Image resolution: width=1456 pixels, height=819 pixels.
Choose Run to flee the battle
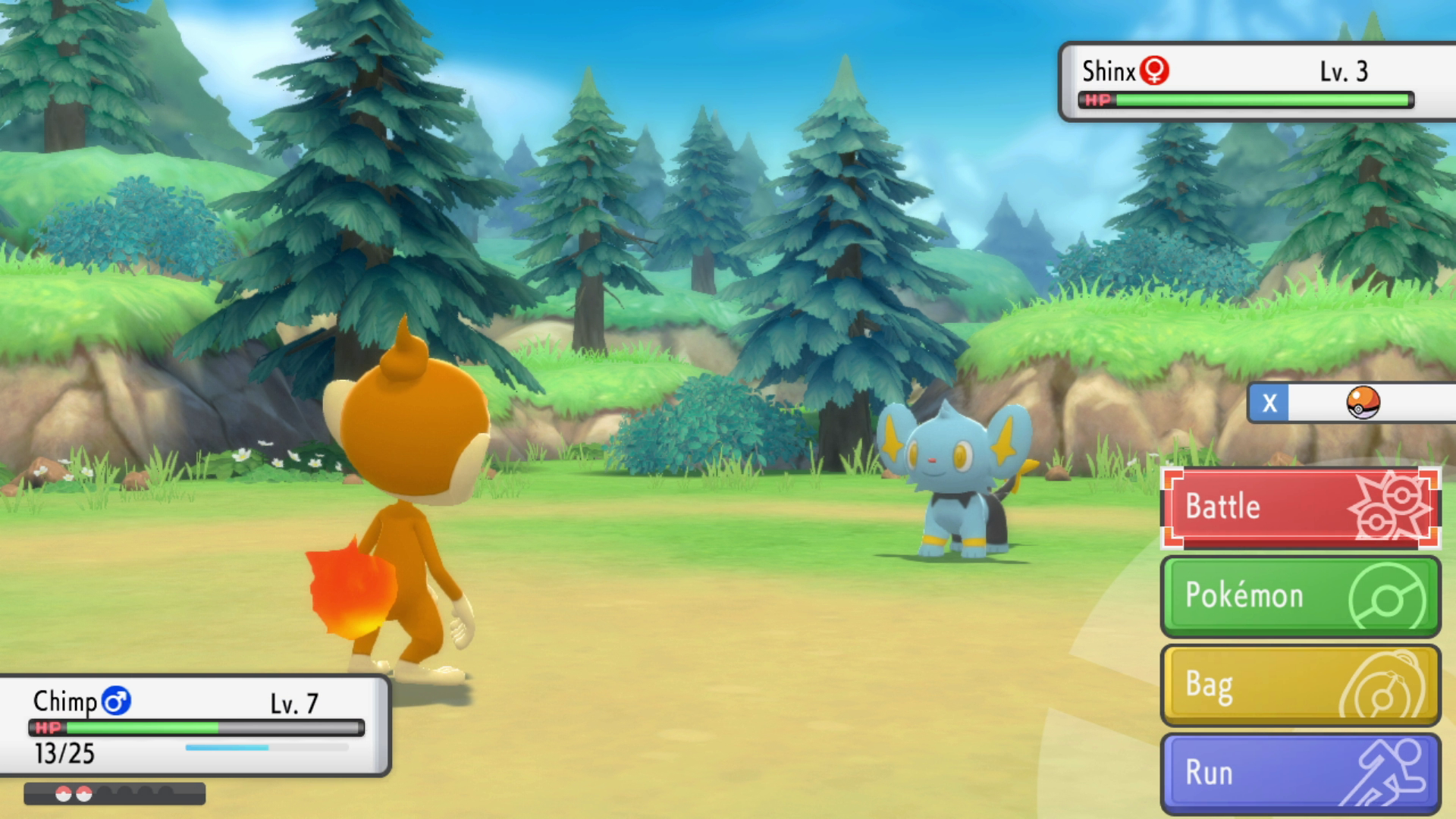1300,773
